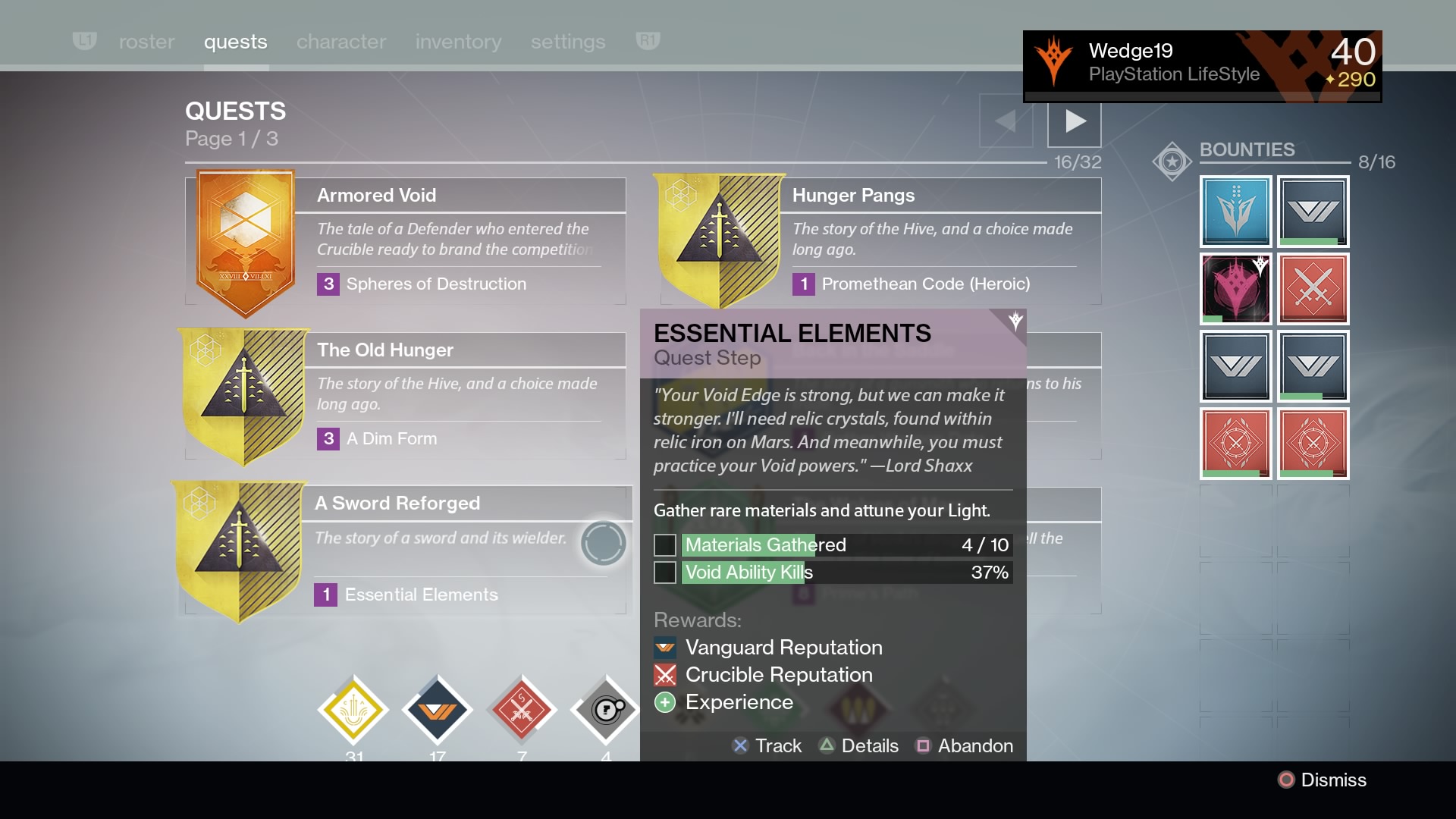
Task: Go back to the previous quests page
Action: point(1006,122)
